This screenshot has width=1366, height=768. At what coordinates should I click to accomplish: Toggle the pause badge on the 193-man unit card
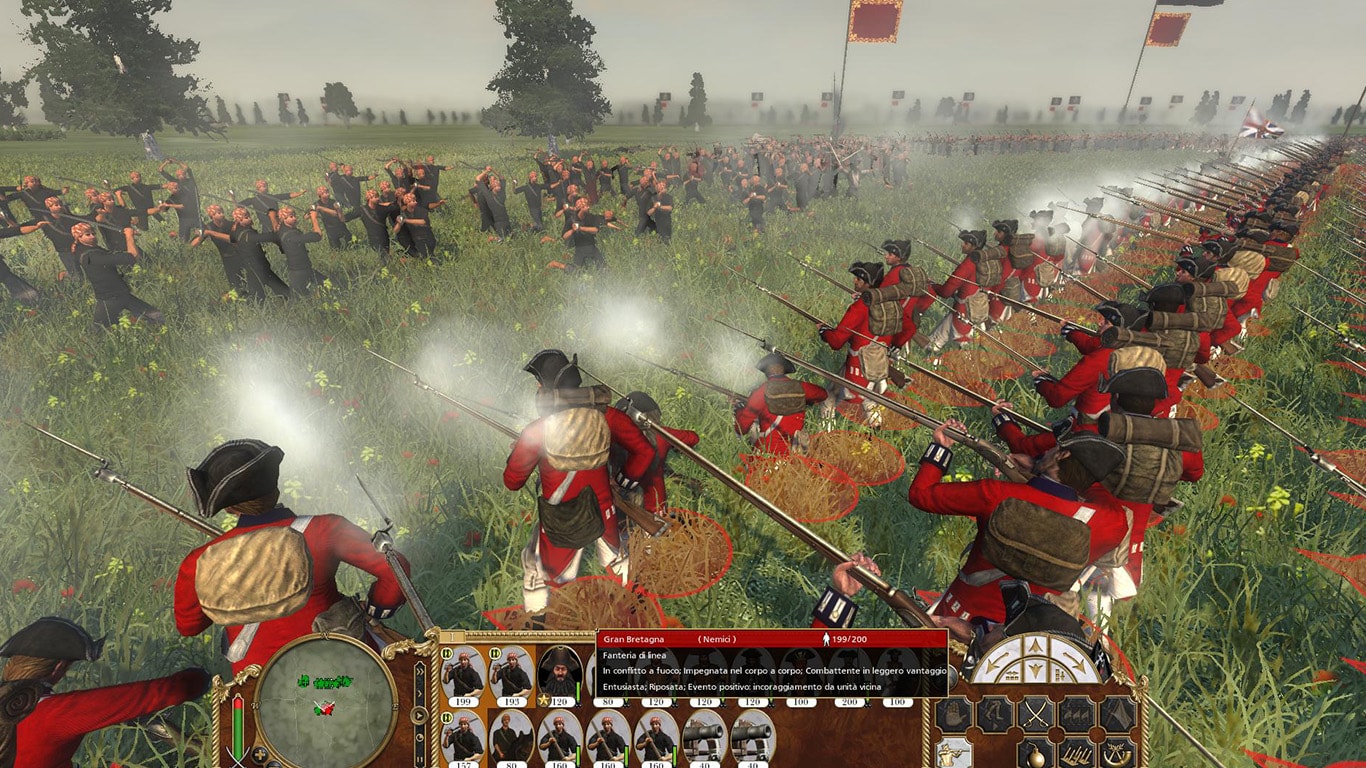pos(494,654)
